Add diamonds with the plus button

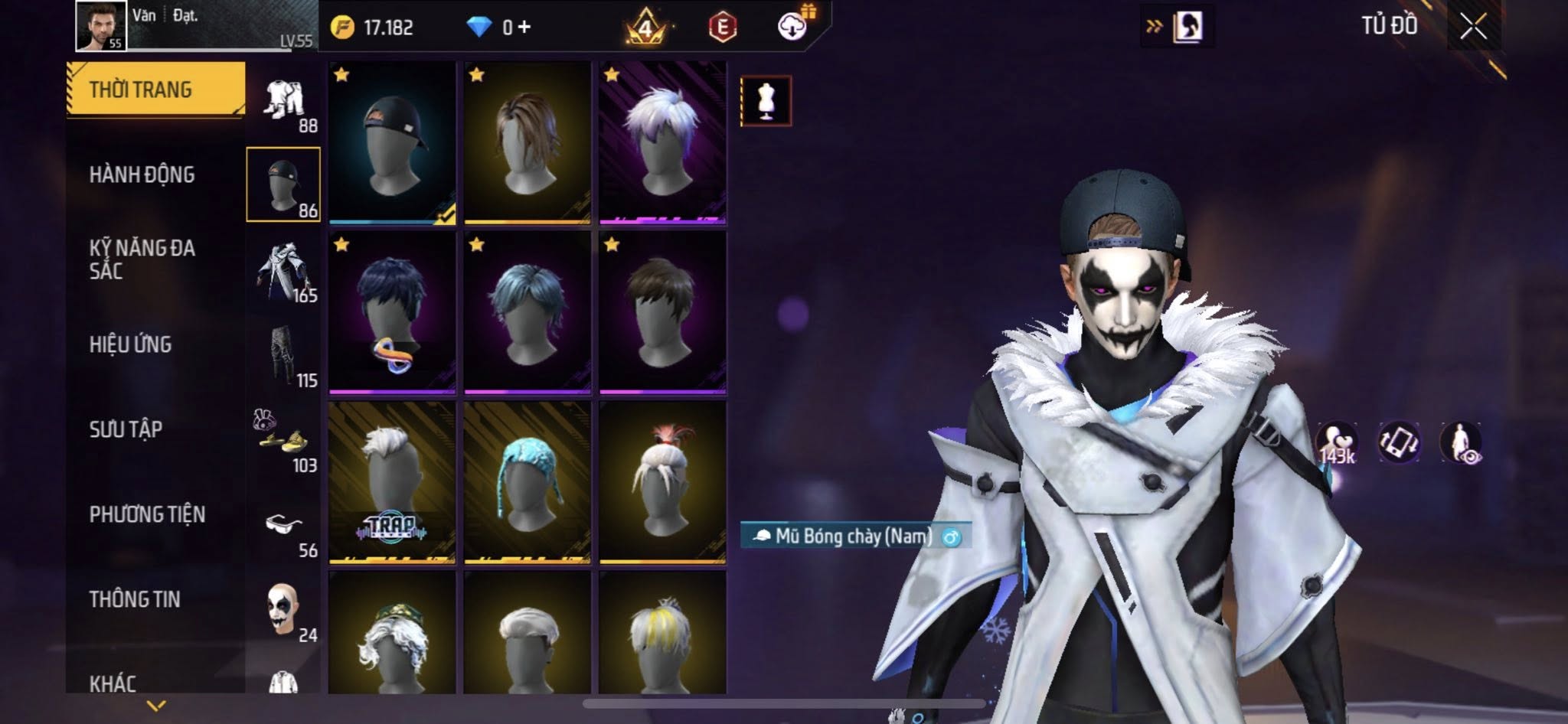tap(524, 28)
